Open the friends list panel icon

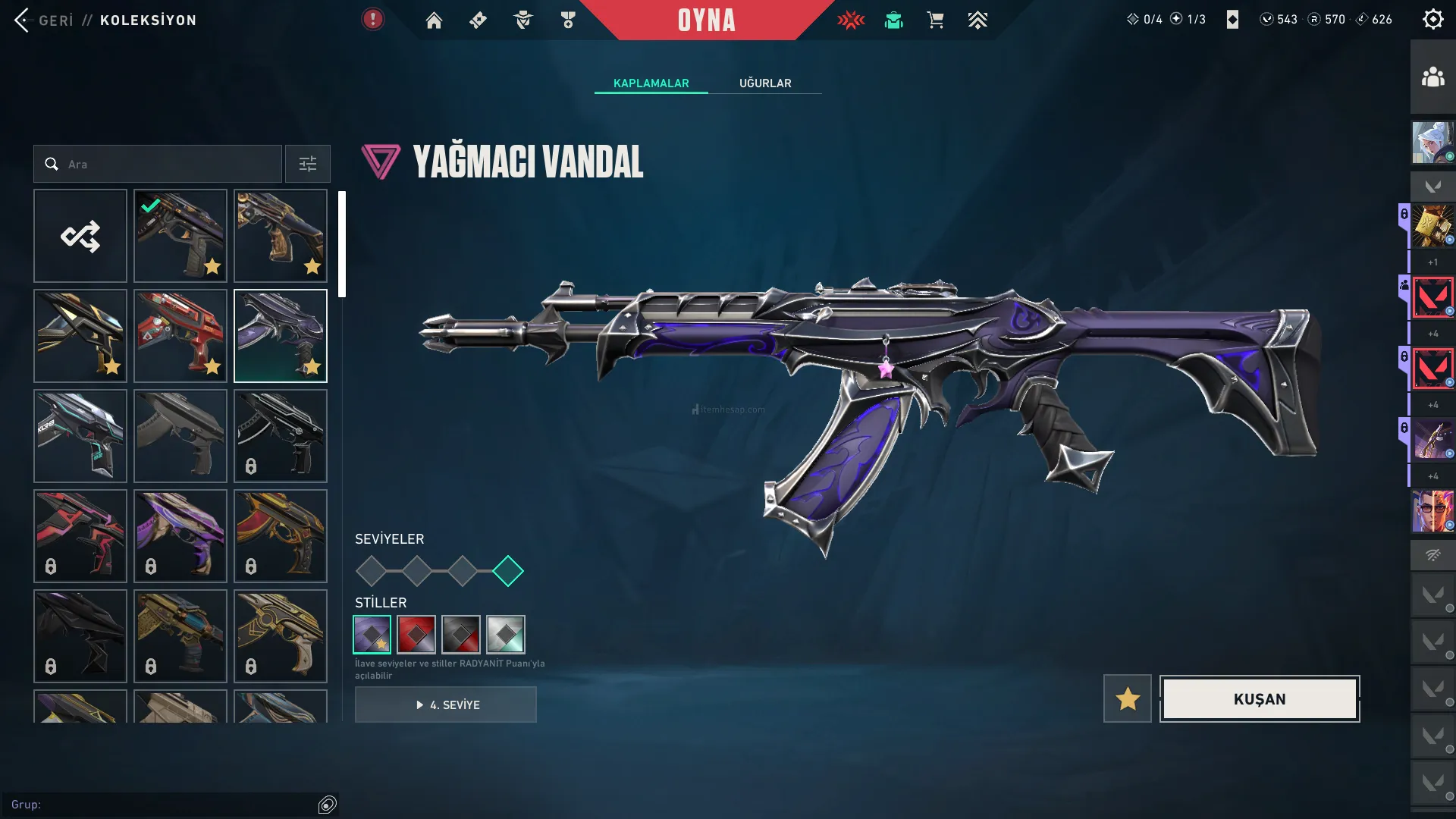coord(1432,77)
